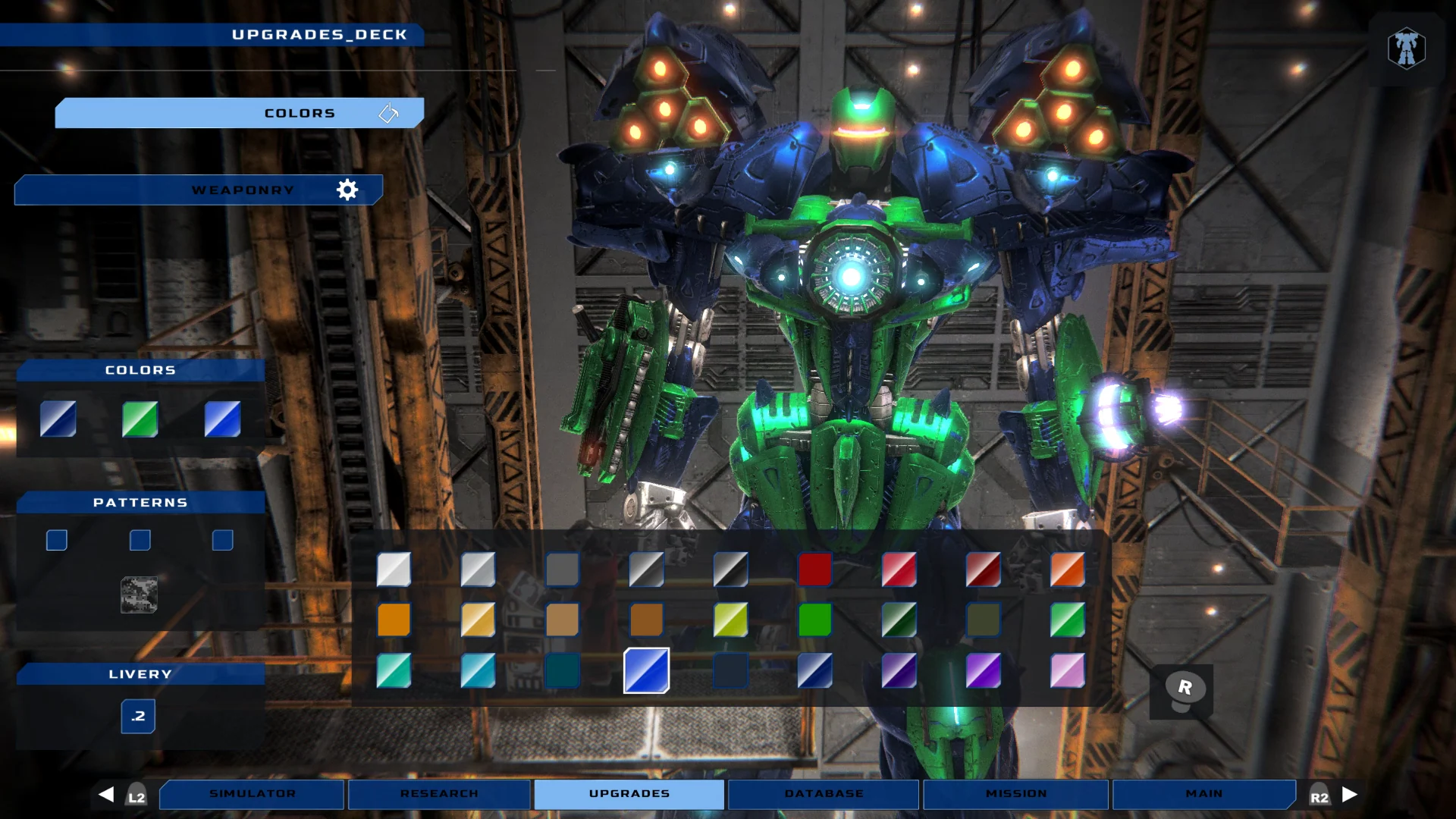This screenshot has height=819, width=1456.
Task: Click the navy blue primary color slot
Action: pyautogui.click(x=58, y=419)
